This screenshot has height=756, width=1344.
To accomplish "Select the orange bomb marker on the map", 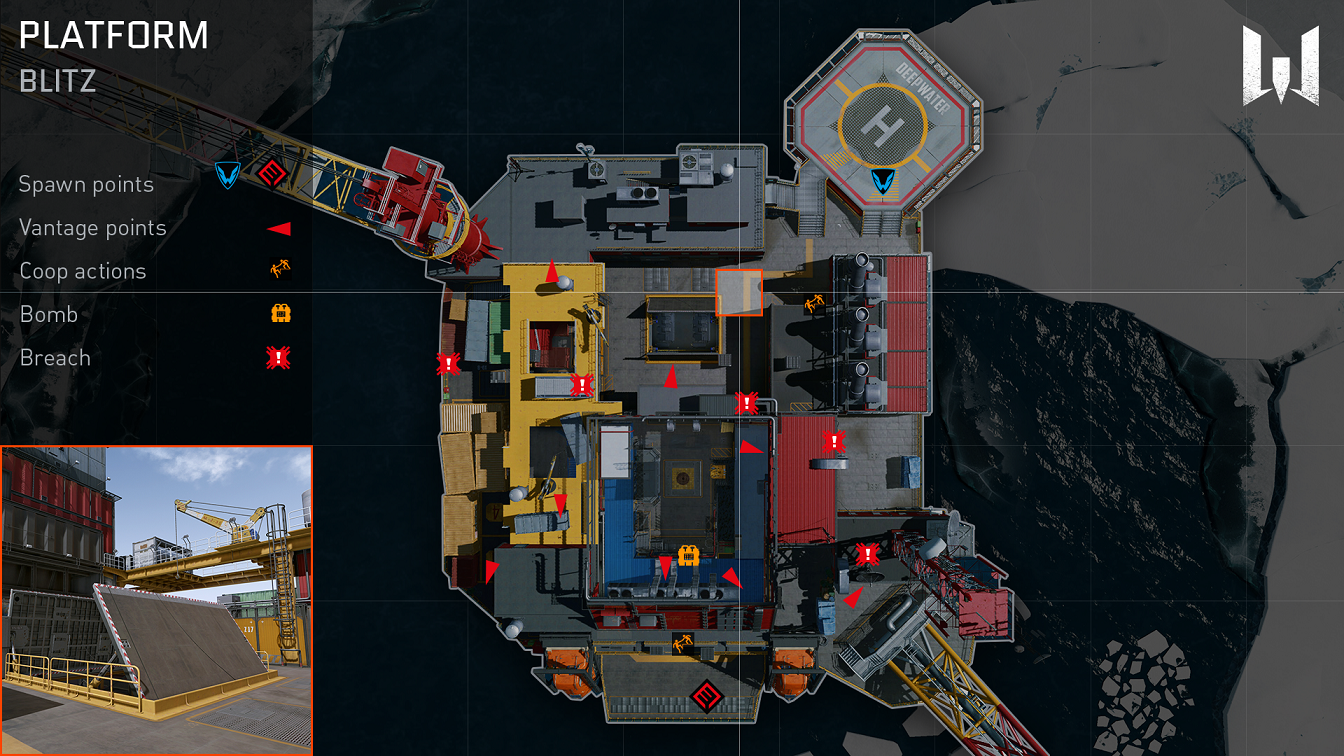I will click(688, 556).
